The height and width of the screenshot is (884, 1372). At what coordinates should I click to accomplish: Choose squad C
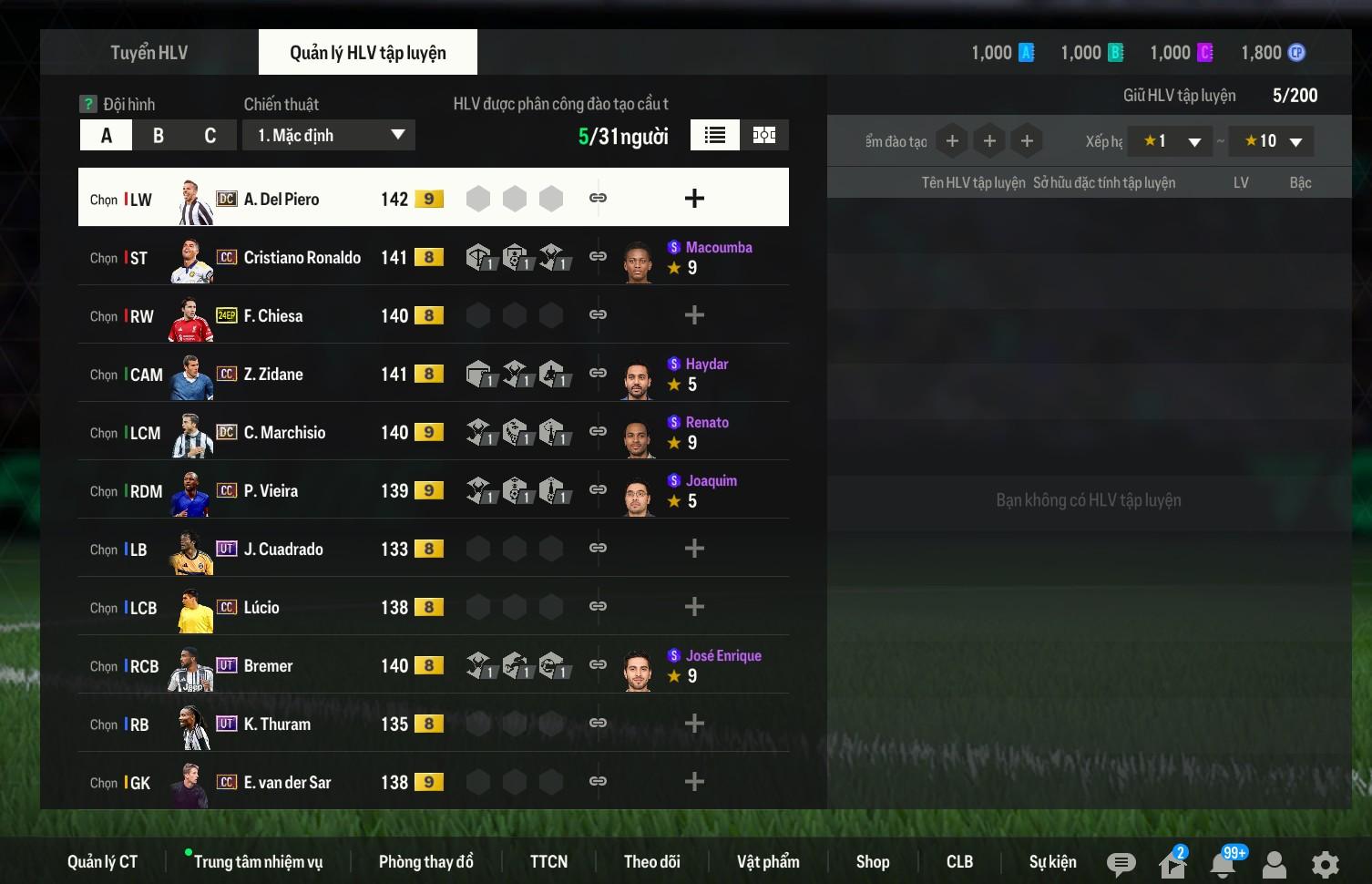tap(210, 136)
